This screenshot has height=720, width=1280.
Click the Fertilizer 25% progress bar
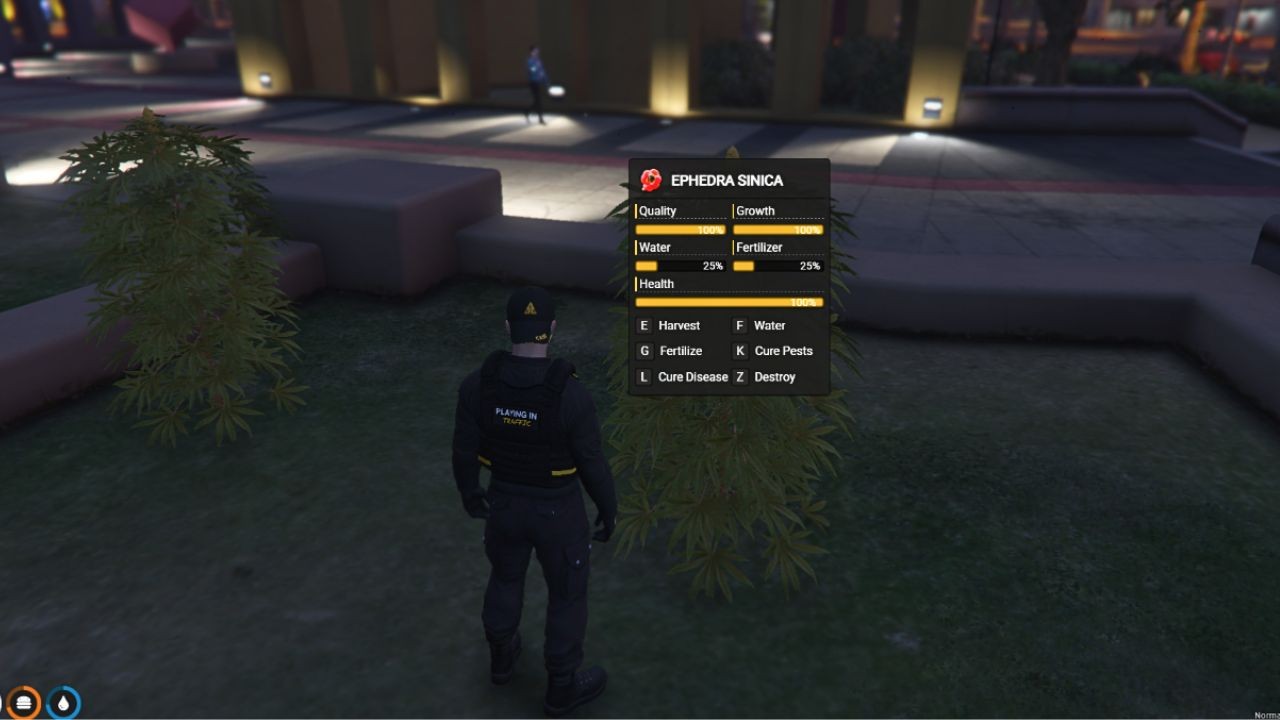click(x=778, y=265)
